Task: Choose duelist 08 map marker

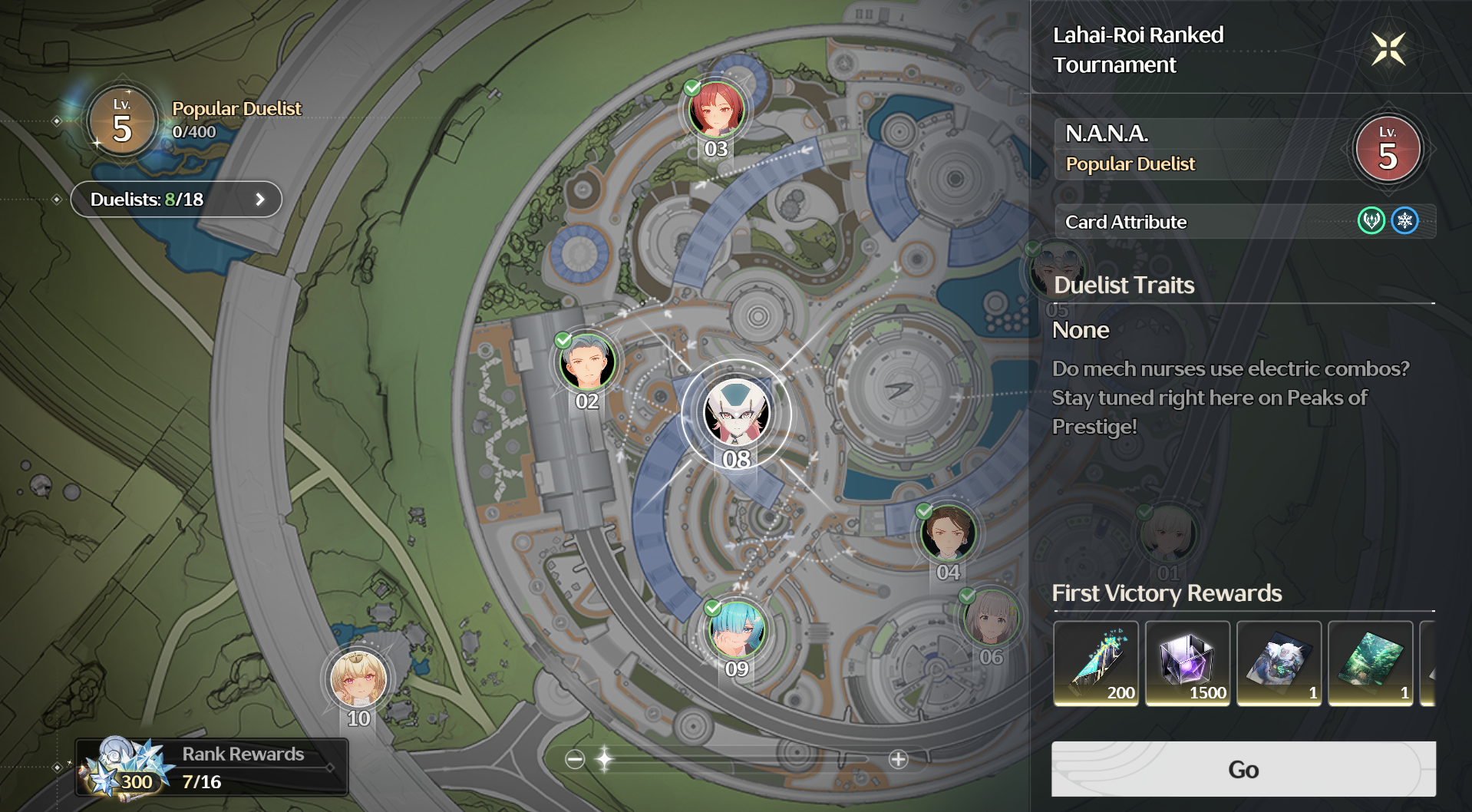Action: click(x=736, y=414)
